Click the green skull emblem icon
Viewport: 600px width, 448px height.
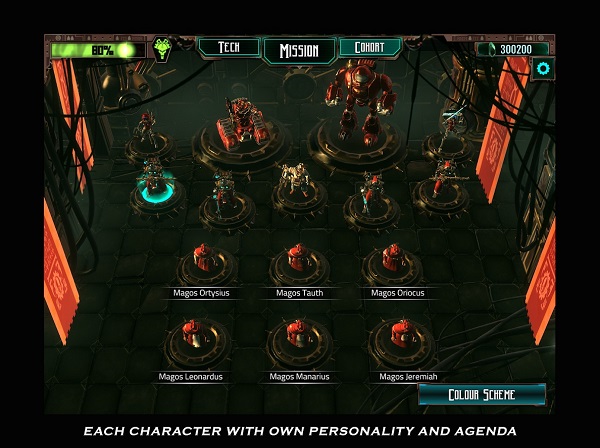[x=162, y=49]
